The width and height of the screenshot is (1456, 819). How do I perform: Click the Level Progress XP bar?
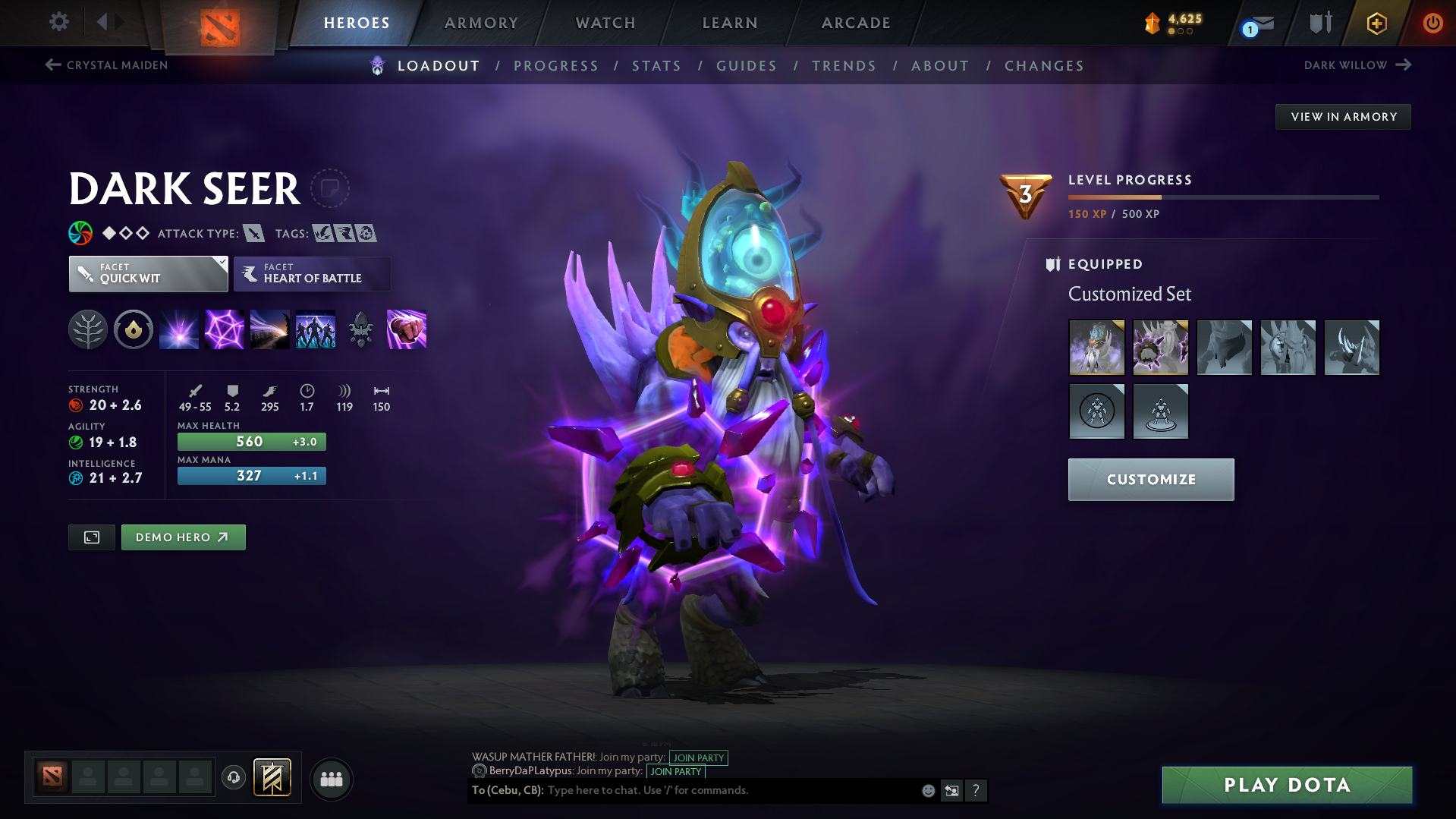(x=1222, y=196)
